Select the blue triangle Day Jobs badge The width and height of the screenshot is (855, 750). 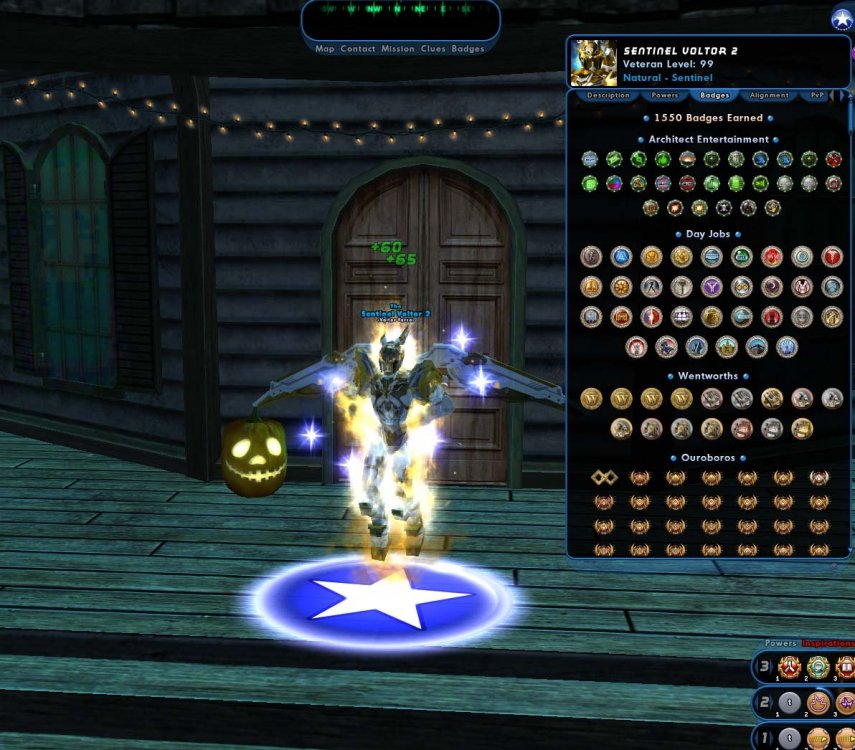pyautogui.click(x=621, y=257)
